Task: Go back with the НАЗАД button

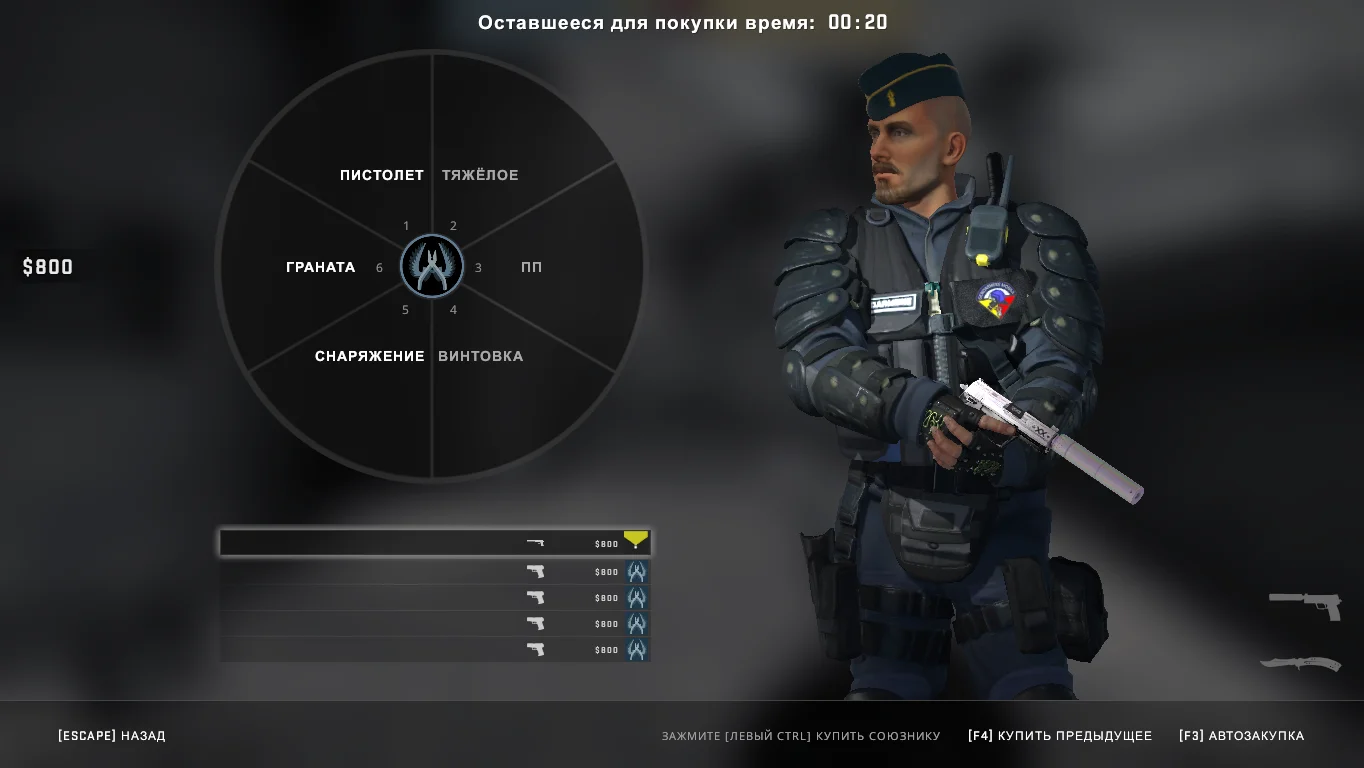Action: (x=112, y=736)
